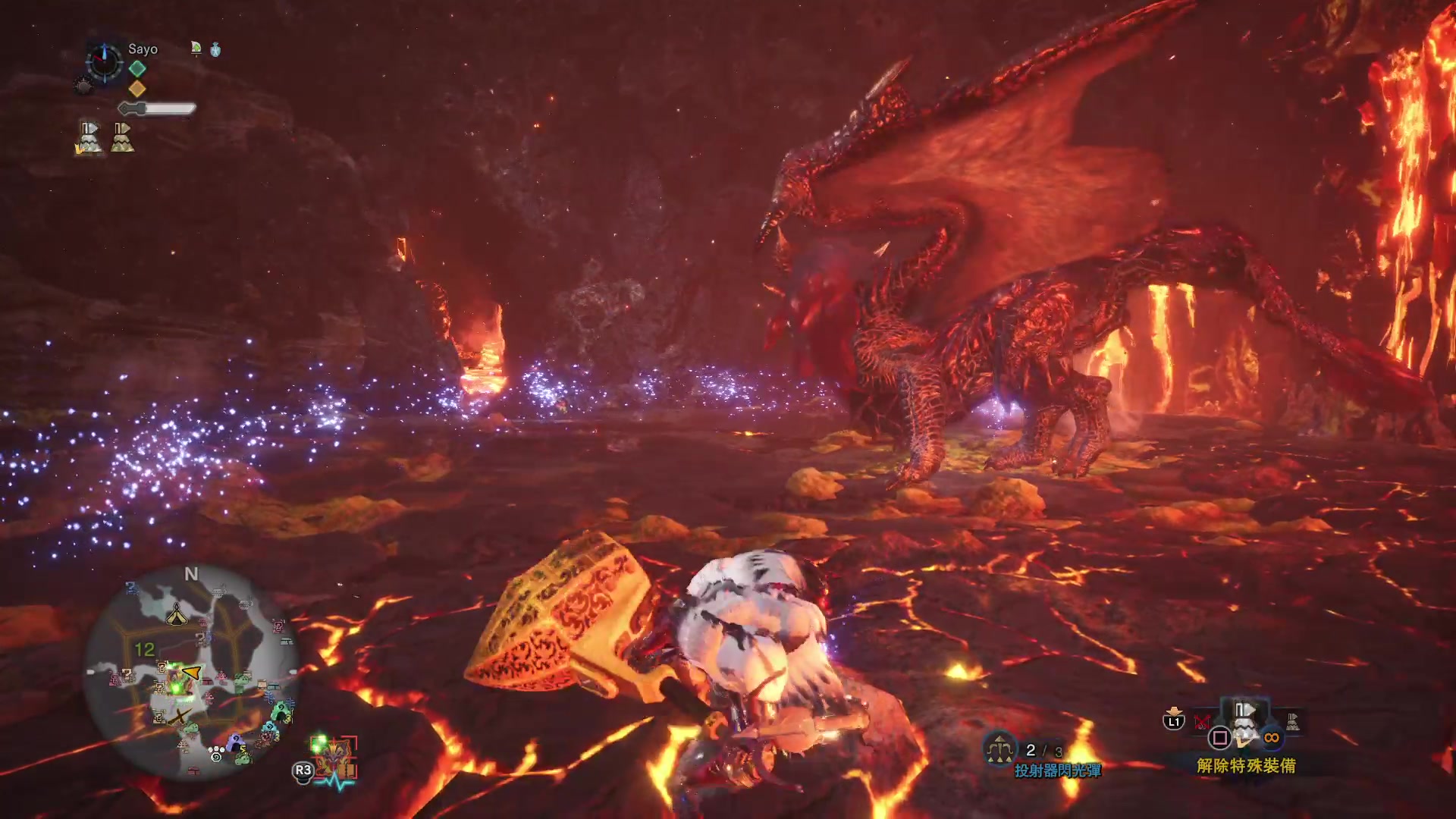The image size is (1456, 819).
Task: Click the player name Sayo
Action: point(143,49)
